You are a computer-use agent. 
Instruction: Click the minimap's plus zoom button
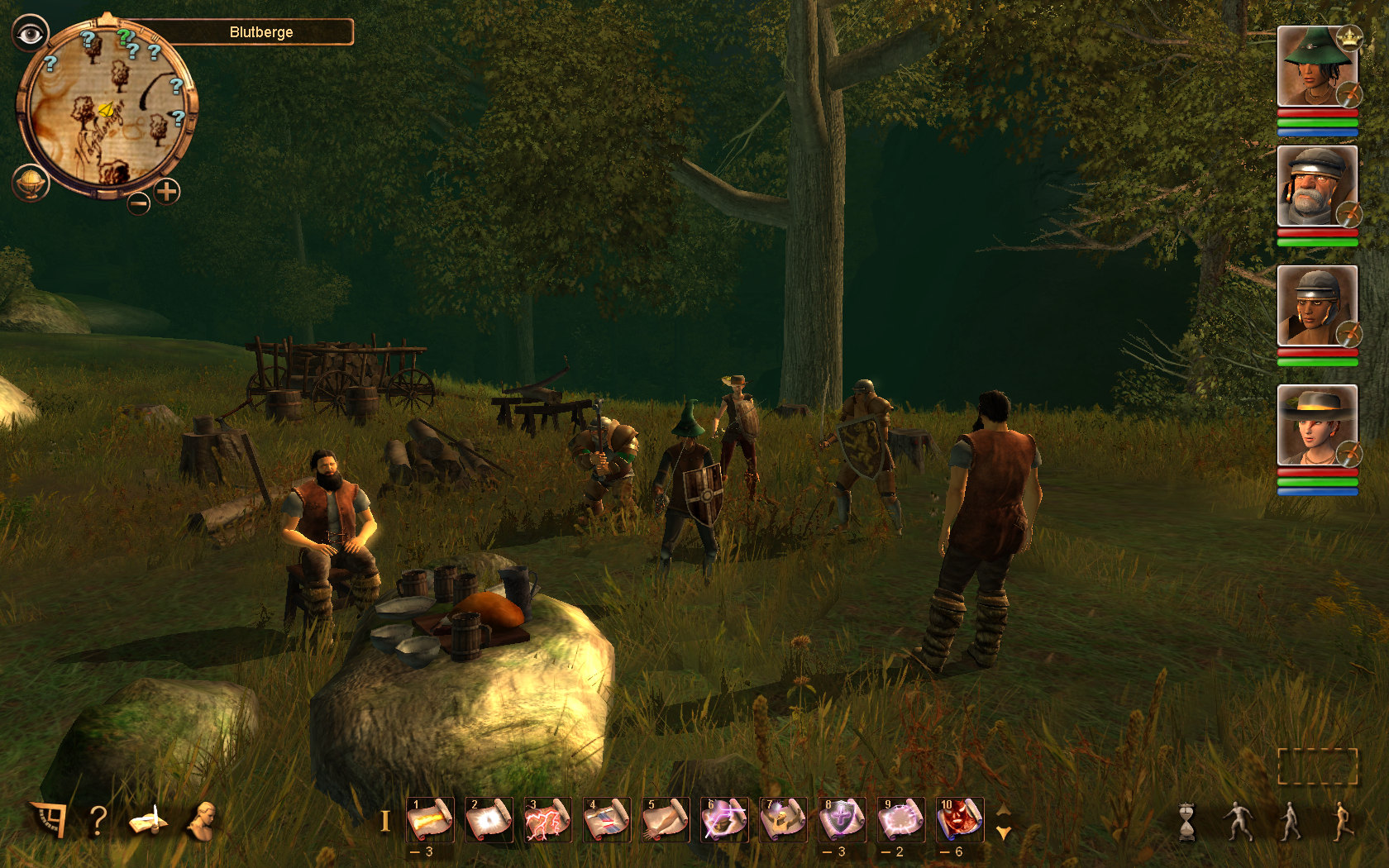[x=167, y=192]
